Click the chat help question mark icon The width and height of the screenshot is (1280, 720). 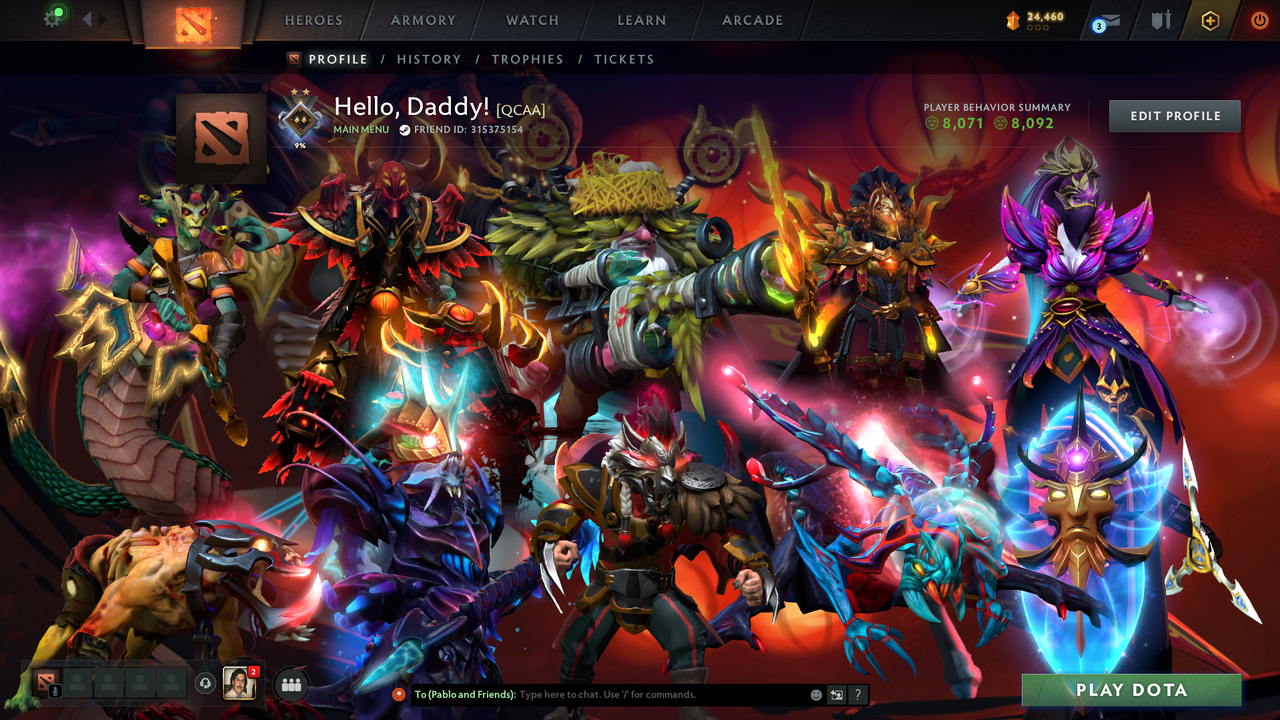(x=858, y=695)
